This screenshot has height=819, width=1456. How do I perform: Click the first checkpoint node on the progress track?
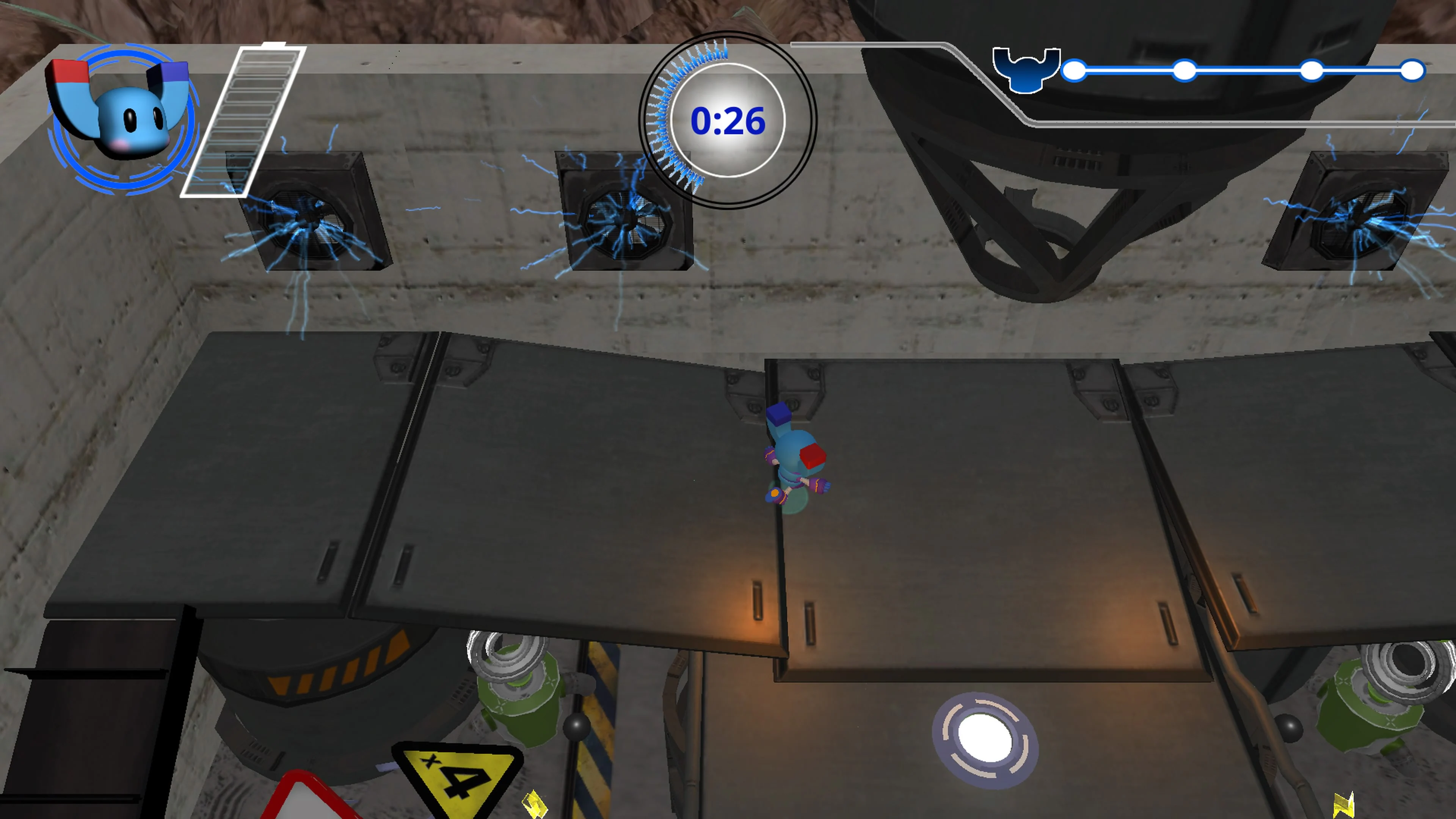point(1074,71)
